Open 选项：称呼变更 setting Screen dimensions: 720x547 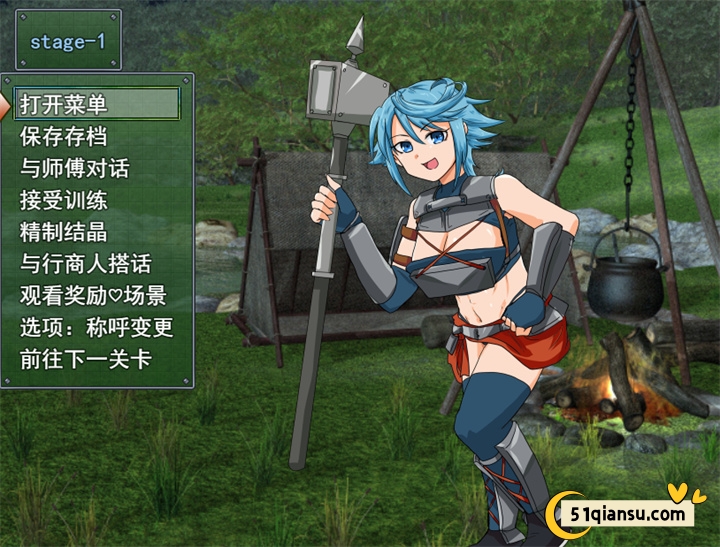pos(97,328)
